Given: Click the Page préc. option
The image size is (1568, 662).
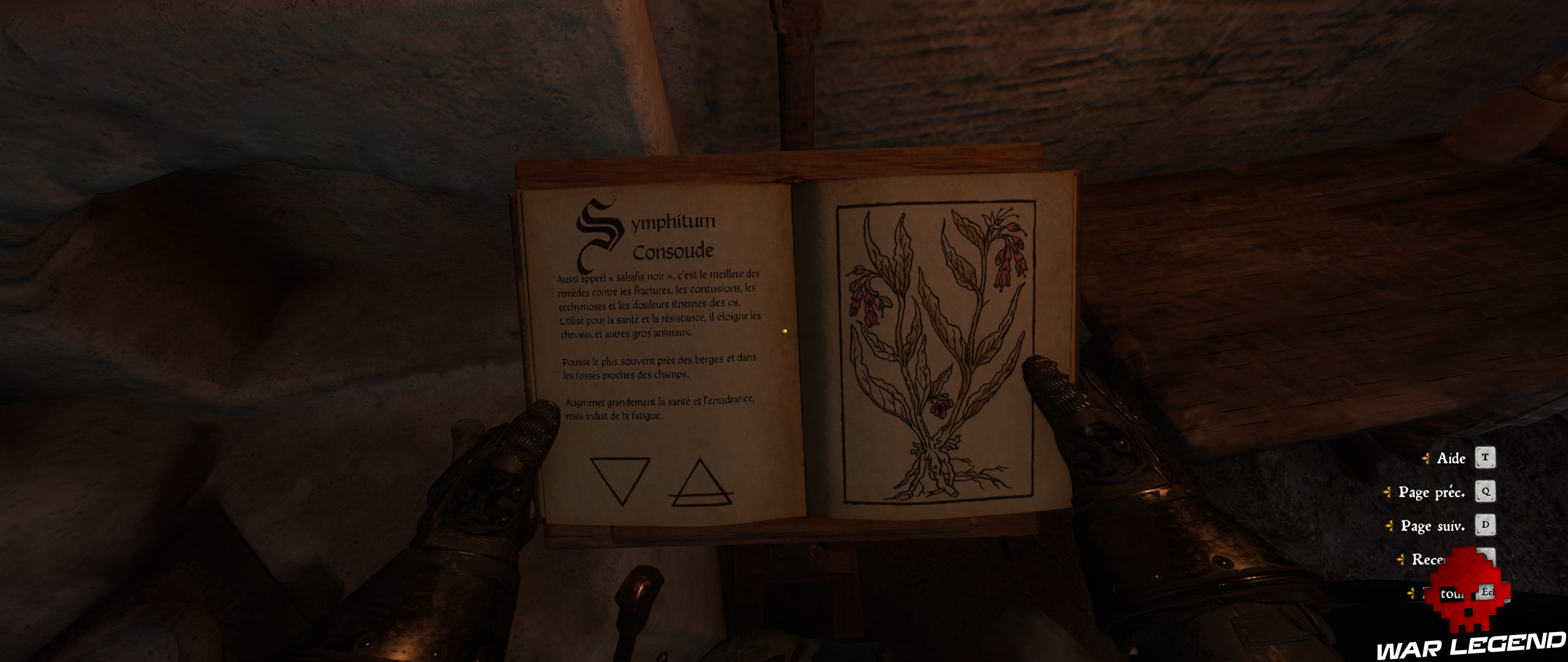Looking at the screenshot, I should [1433, 492].
